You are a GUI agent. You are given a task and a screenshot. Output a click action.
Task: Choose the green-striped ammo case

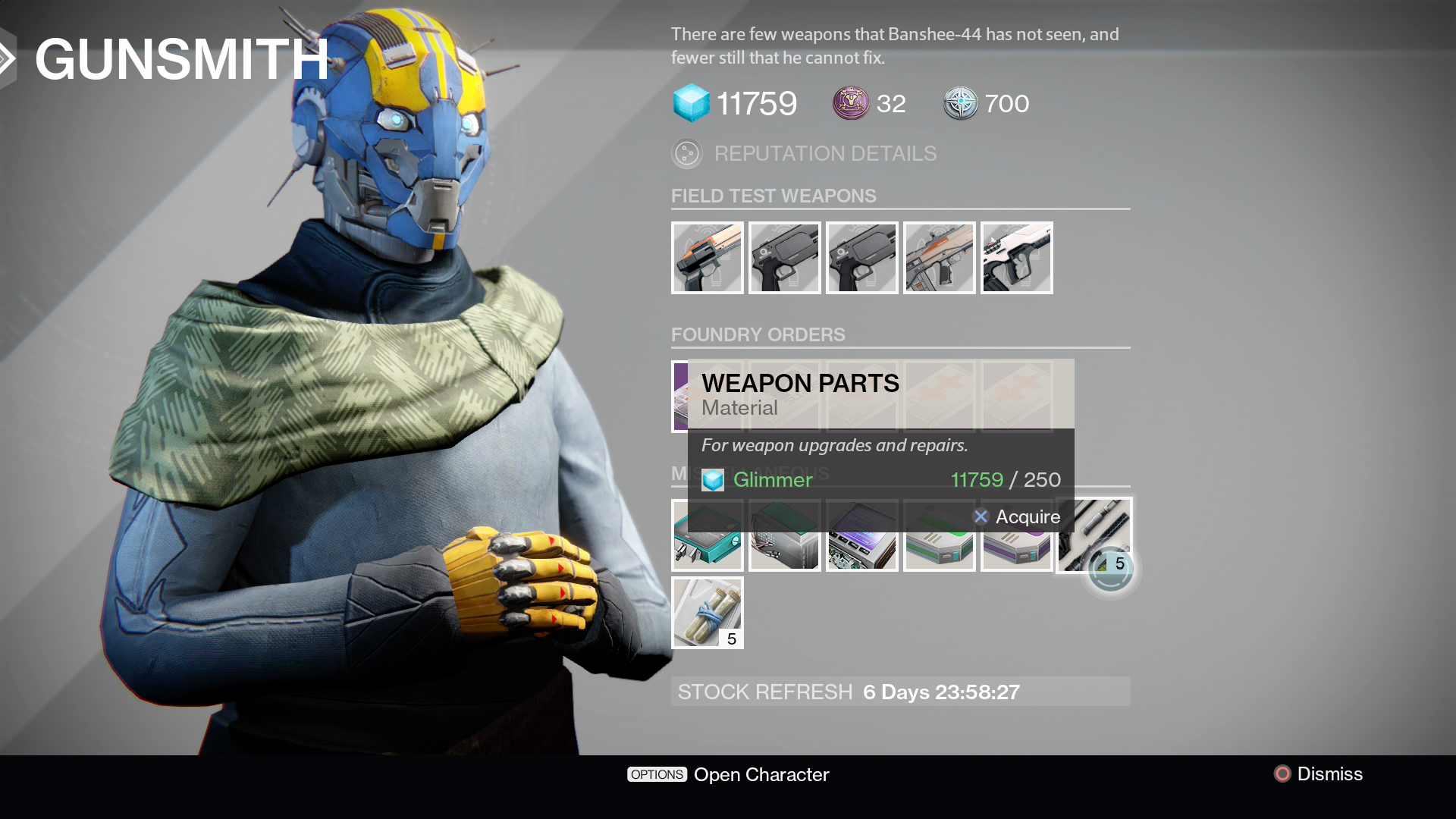coord(939,551)
